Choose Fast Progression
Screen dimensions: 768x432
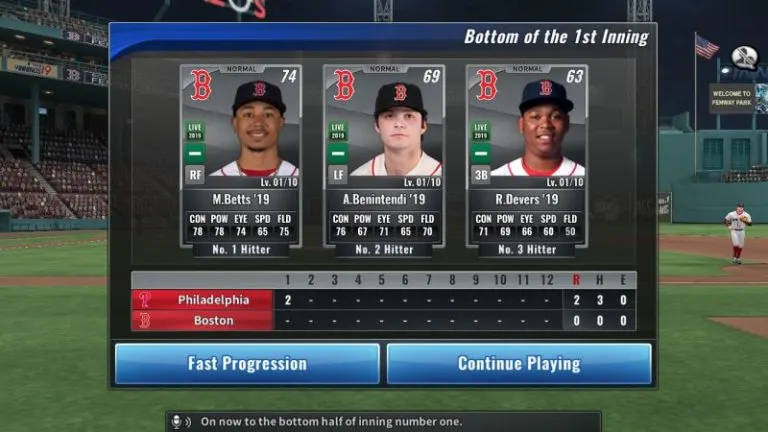click(247, 364)
